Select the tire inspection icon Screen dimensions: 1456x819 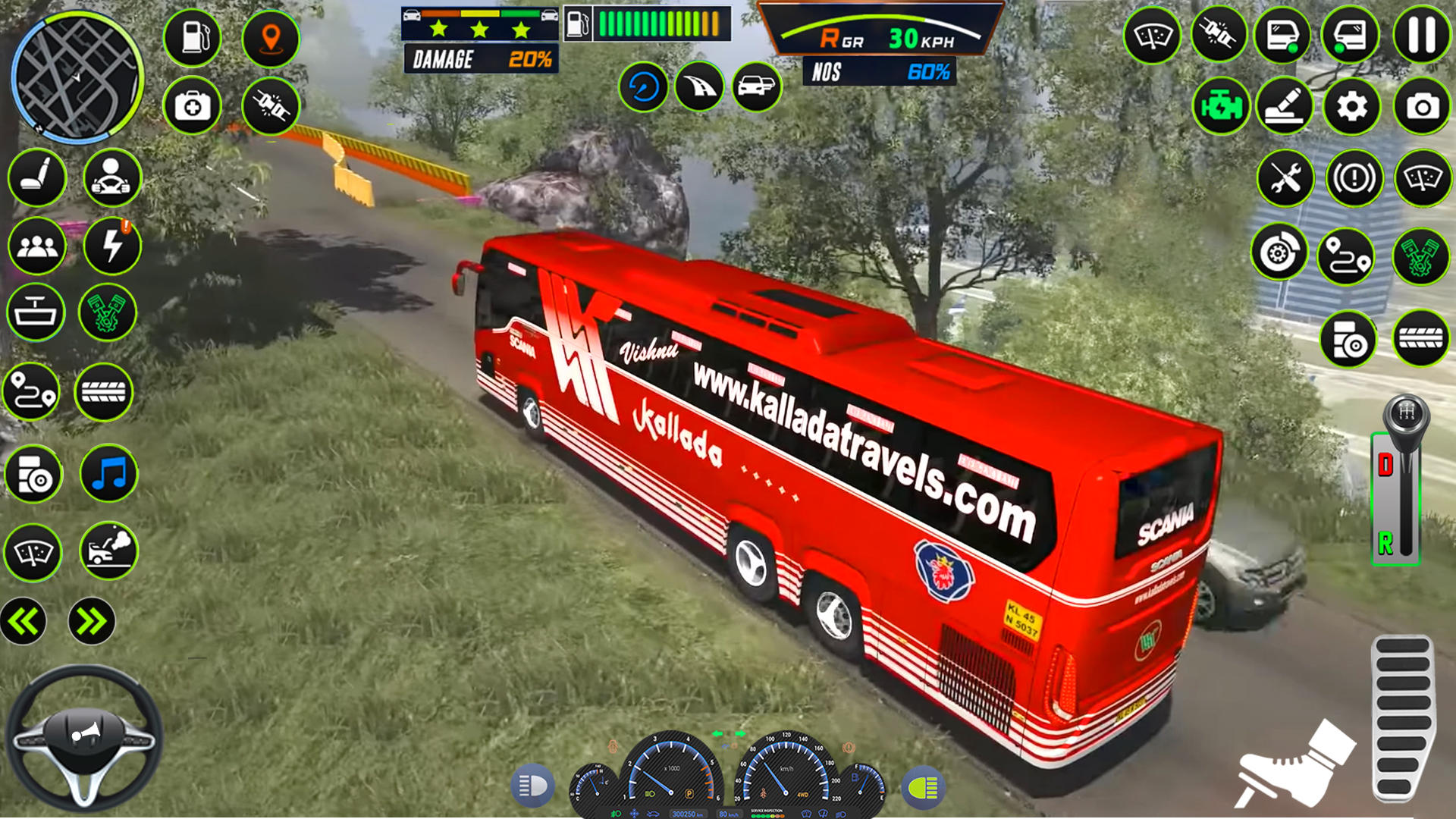tap(1420, 339)
